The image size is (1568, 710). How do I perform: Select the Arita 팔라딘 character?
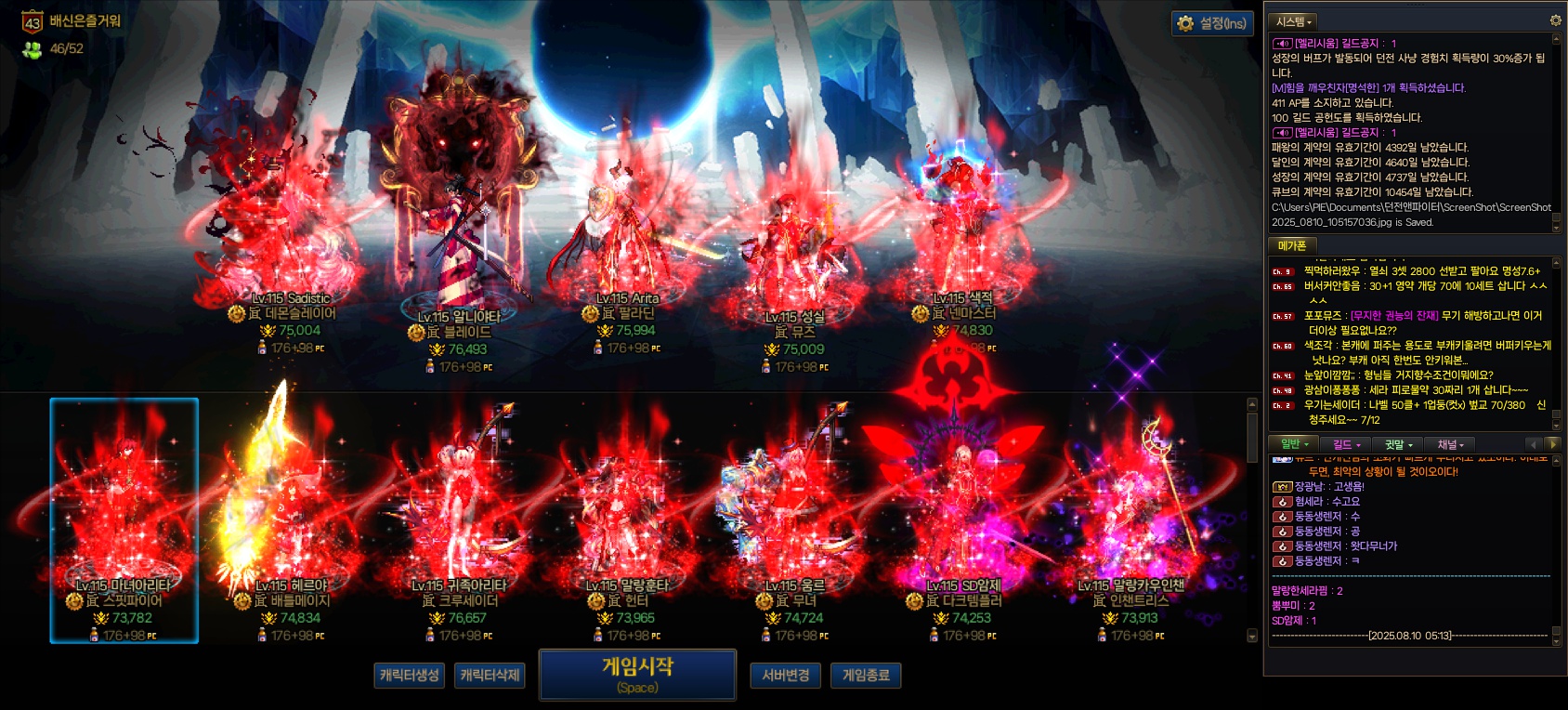627,242
